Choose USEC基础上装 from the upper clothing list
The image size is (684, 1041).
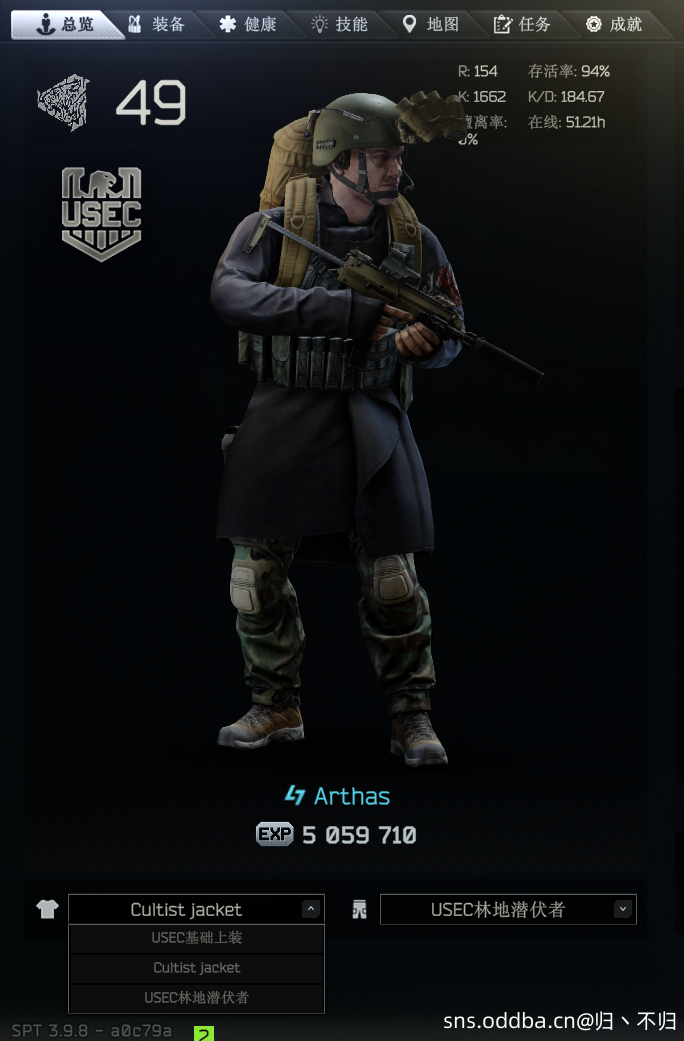point(196,938)
